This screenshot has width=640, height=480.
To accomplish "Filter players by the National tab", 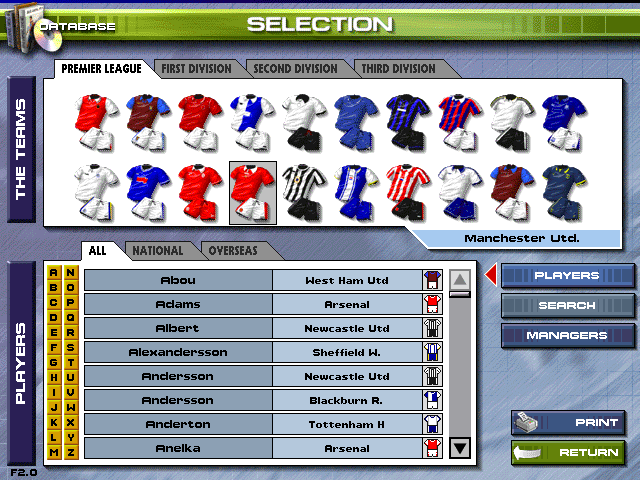I will pos(158,251).
